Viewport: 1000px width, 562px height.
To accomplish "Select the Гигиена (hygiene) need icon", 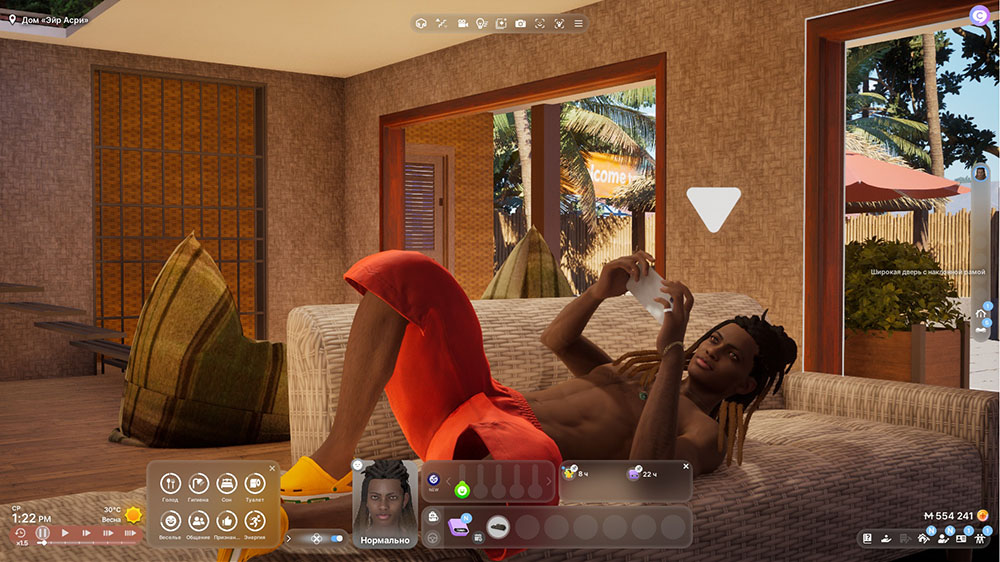I will (x=198, y=485).
